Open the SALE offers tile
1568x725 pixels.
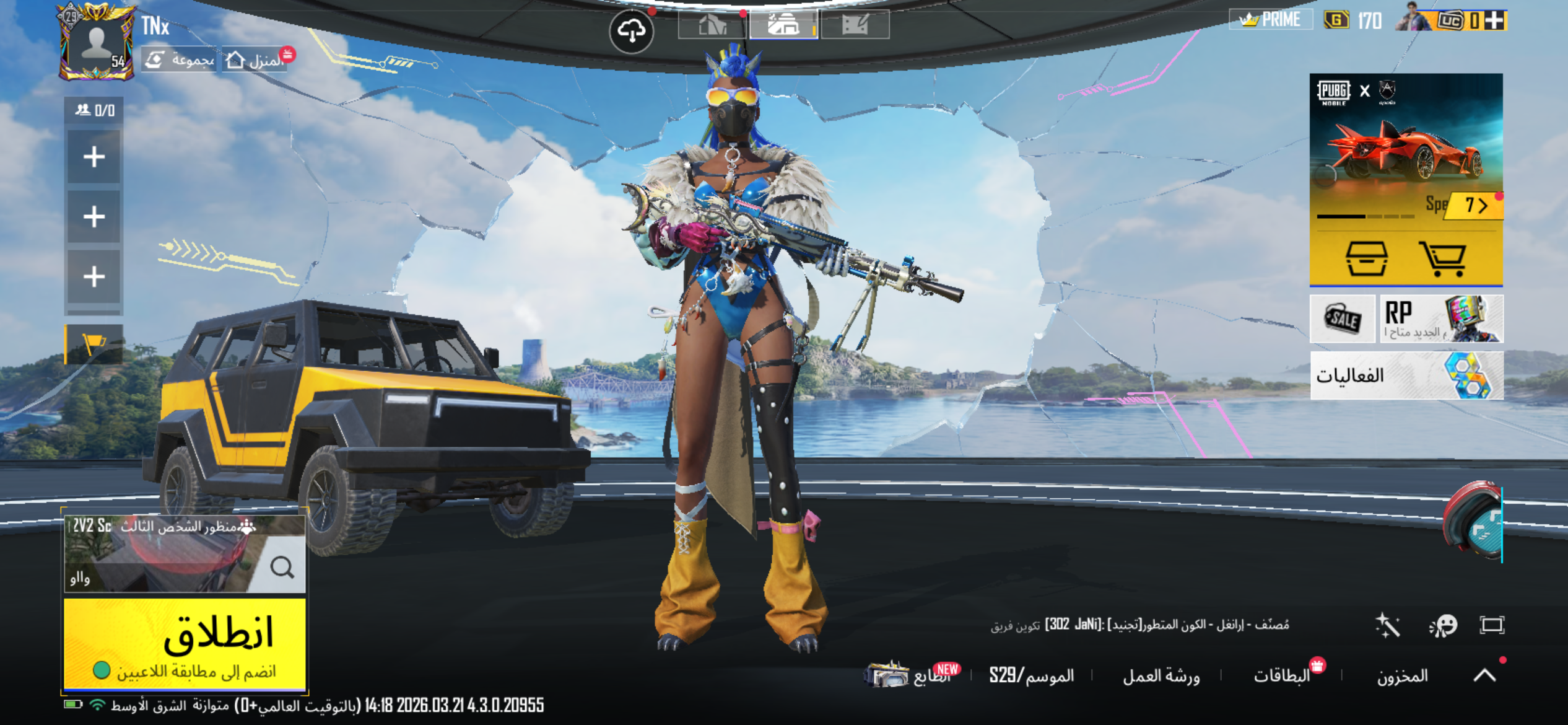click(x=1342, y=319)
